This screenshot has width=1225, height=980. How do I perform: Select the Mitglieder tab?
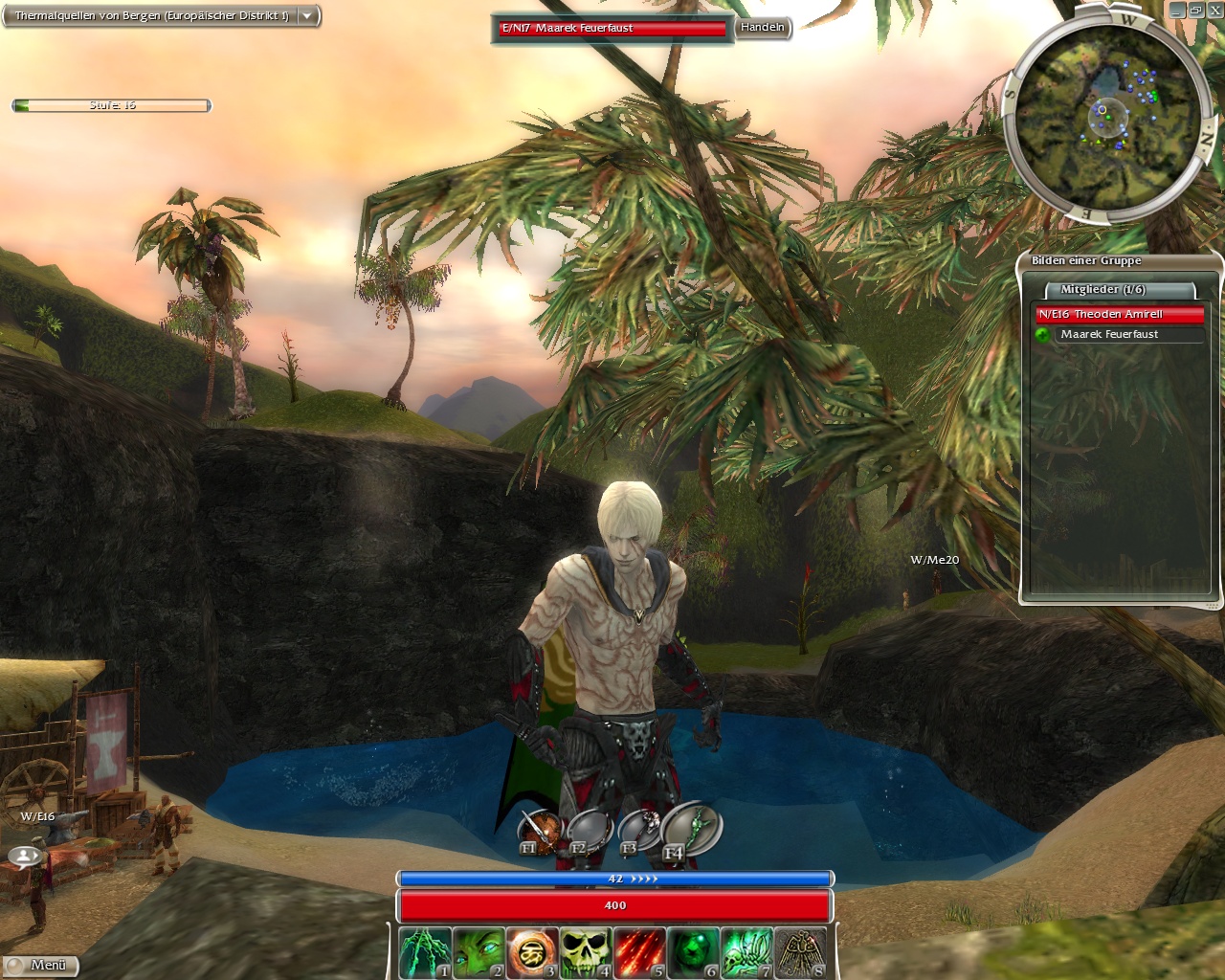pyautogui.click(x=1102, y=289)
